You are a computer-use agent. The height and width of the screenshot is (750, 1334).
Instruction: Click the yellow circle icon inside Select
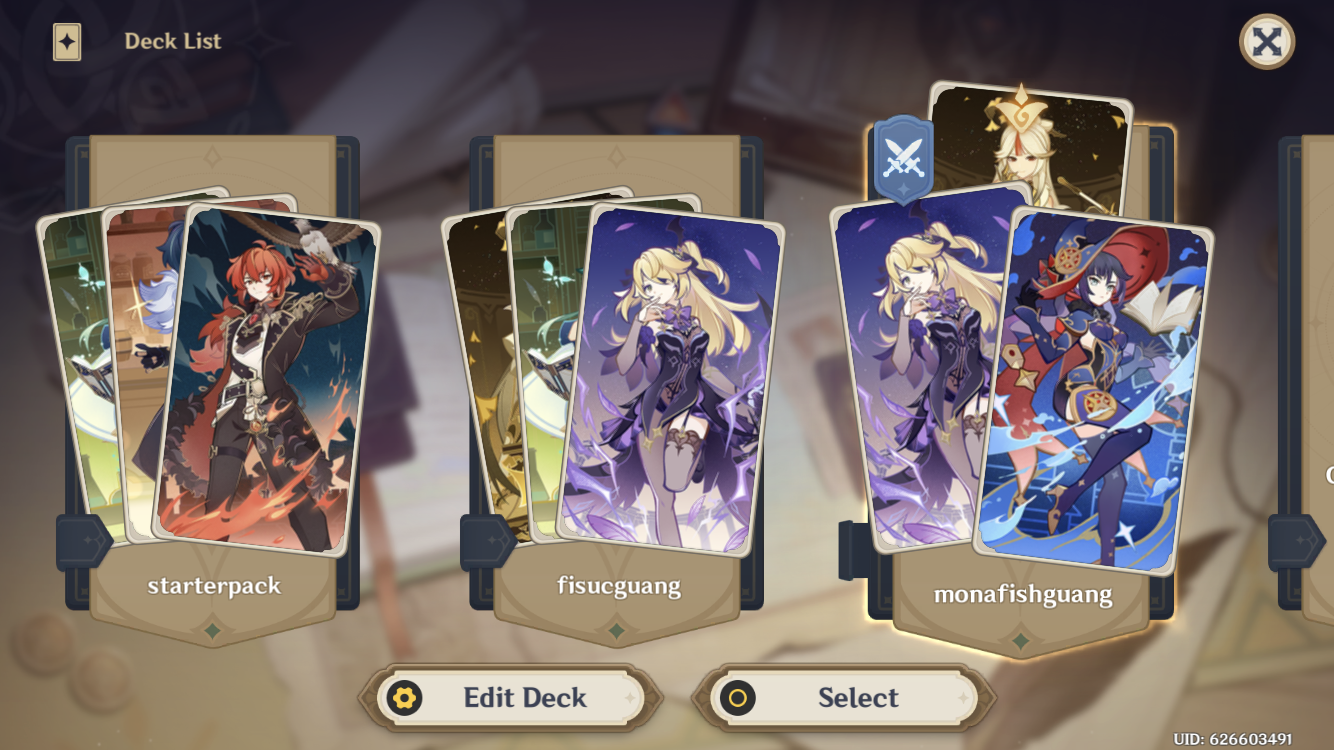[737, 698]
